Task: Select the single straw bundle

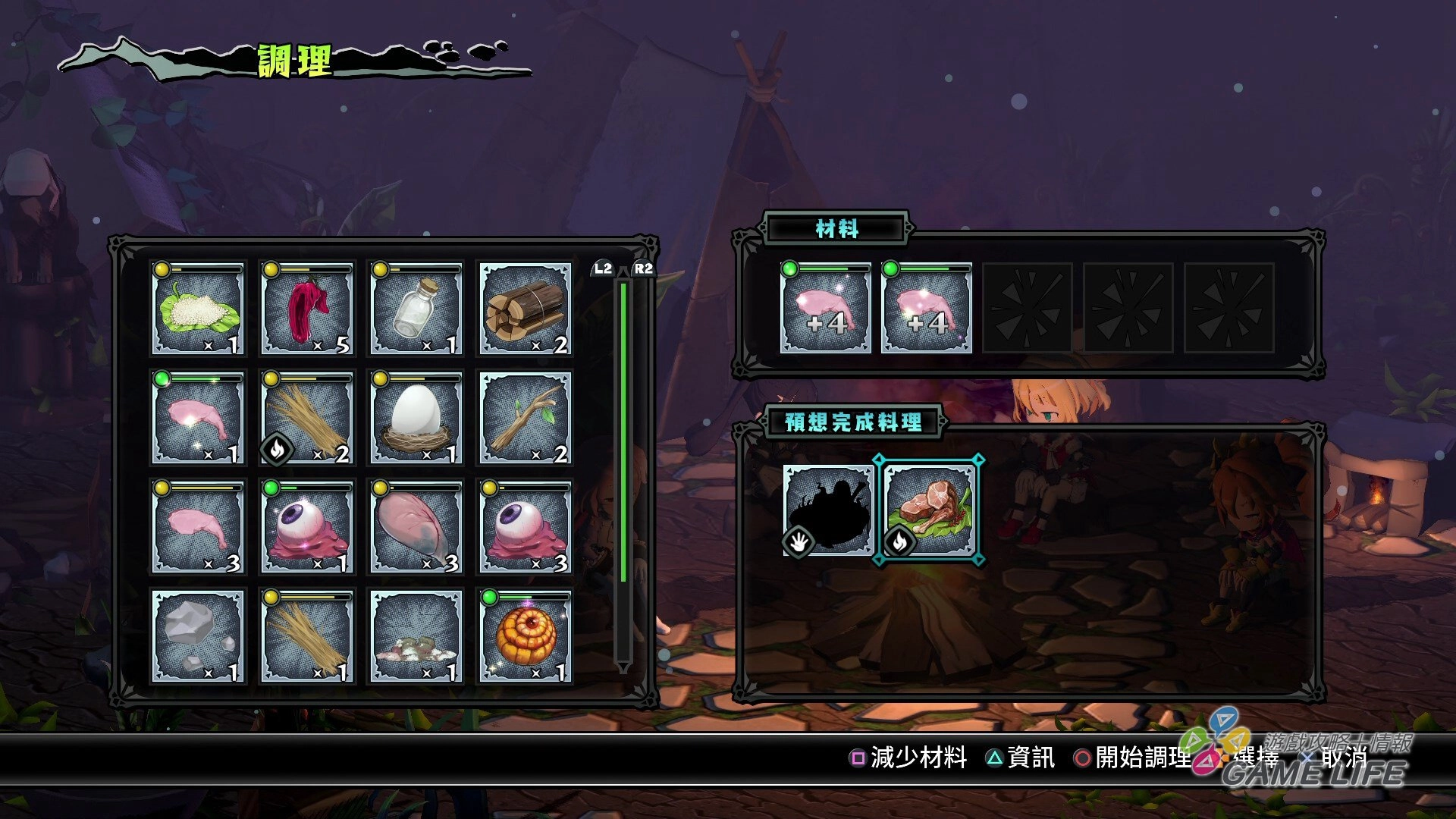Action: click(307, 636)
